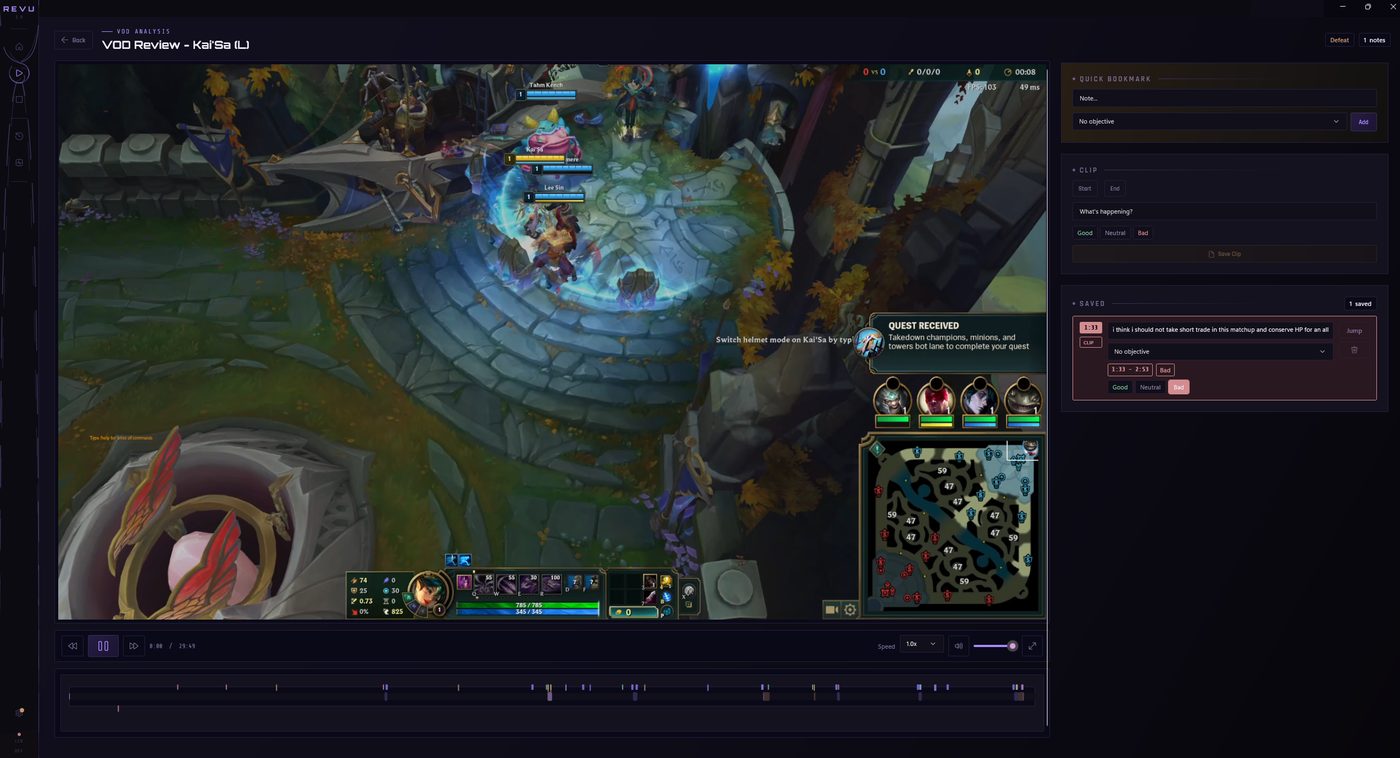1400x758 pixels.
Task: Change the saved note rating to Neutral
Action: (1149, 387)
